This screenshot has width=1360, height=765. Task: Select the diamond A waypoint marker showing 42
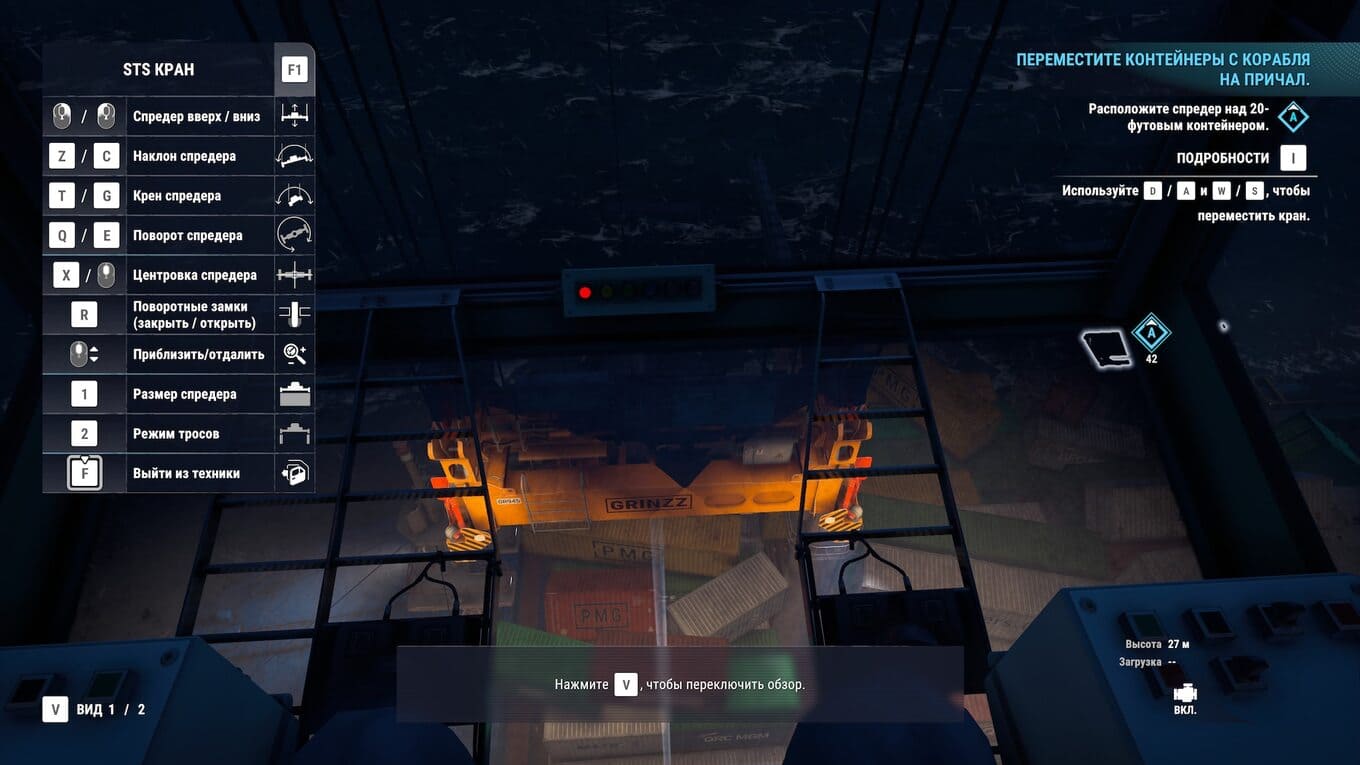tap(1151, 333)
